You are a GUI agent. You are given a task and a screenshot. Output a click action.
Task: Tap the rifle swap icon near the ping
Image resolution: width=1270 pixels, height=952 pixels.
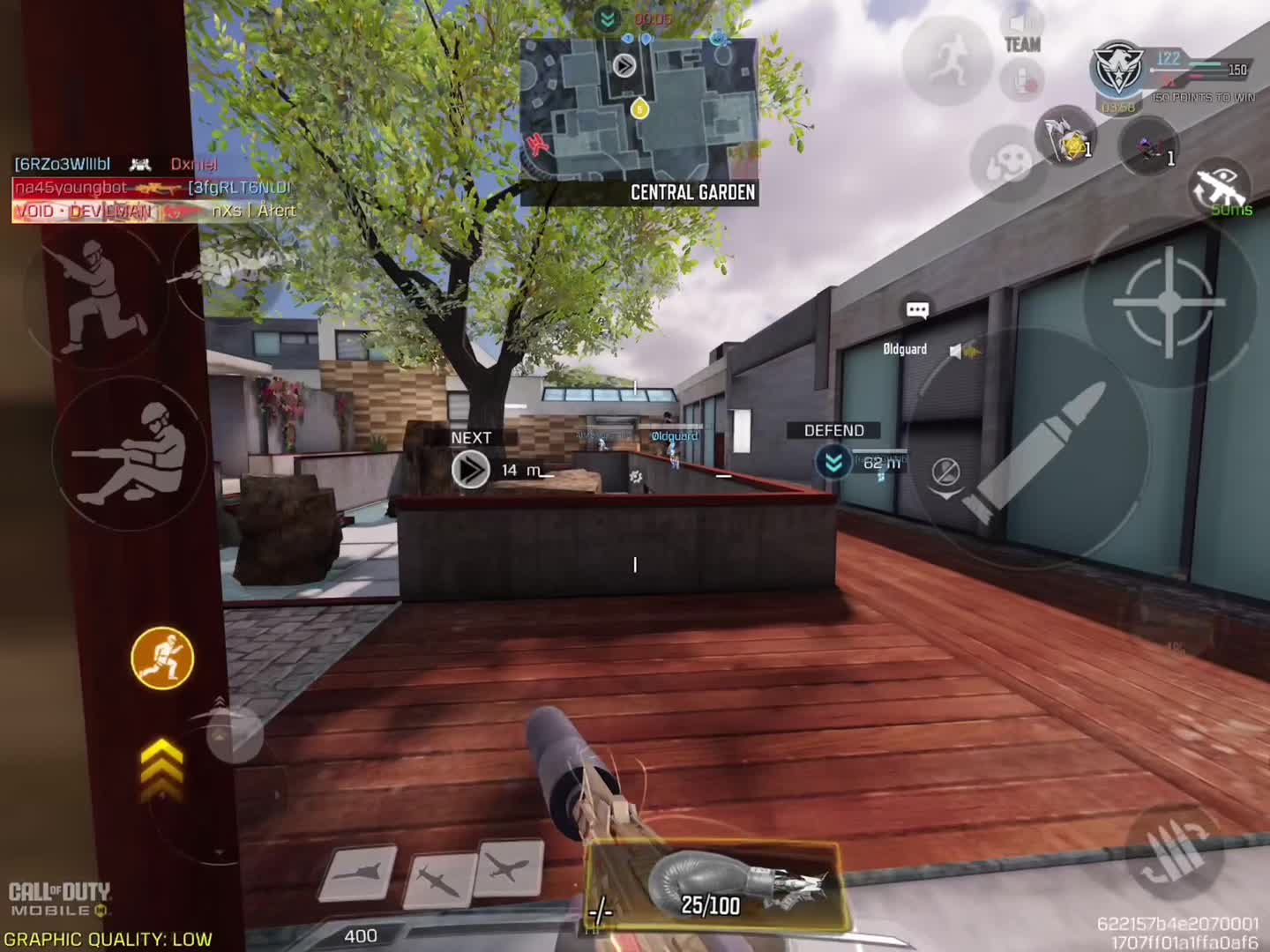coord(1221,187)
